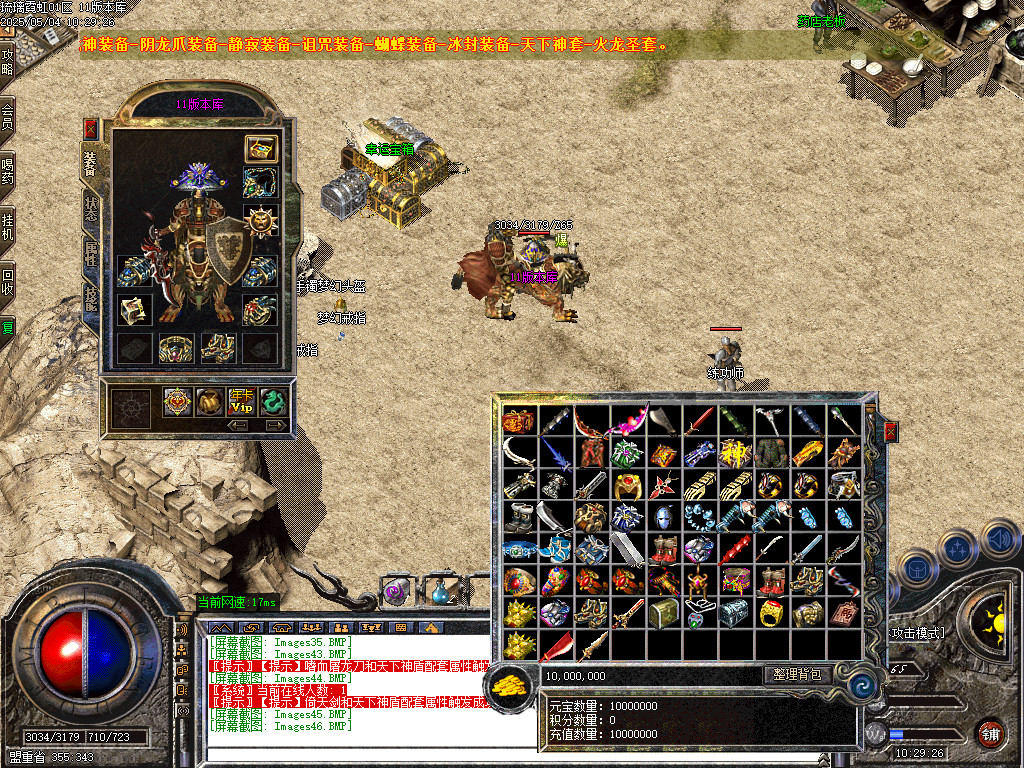Open the 回收 recycle side menu

click(x=8, y=281)
